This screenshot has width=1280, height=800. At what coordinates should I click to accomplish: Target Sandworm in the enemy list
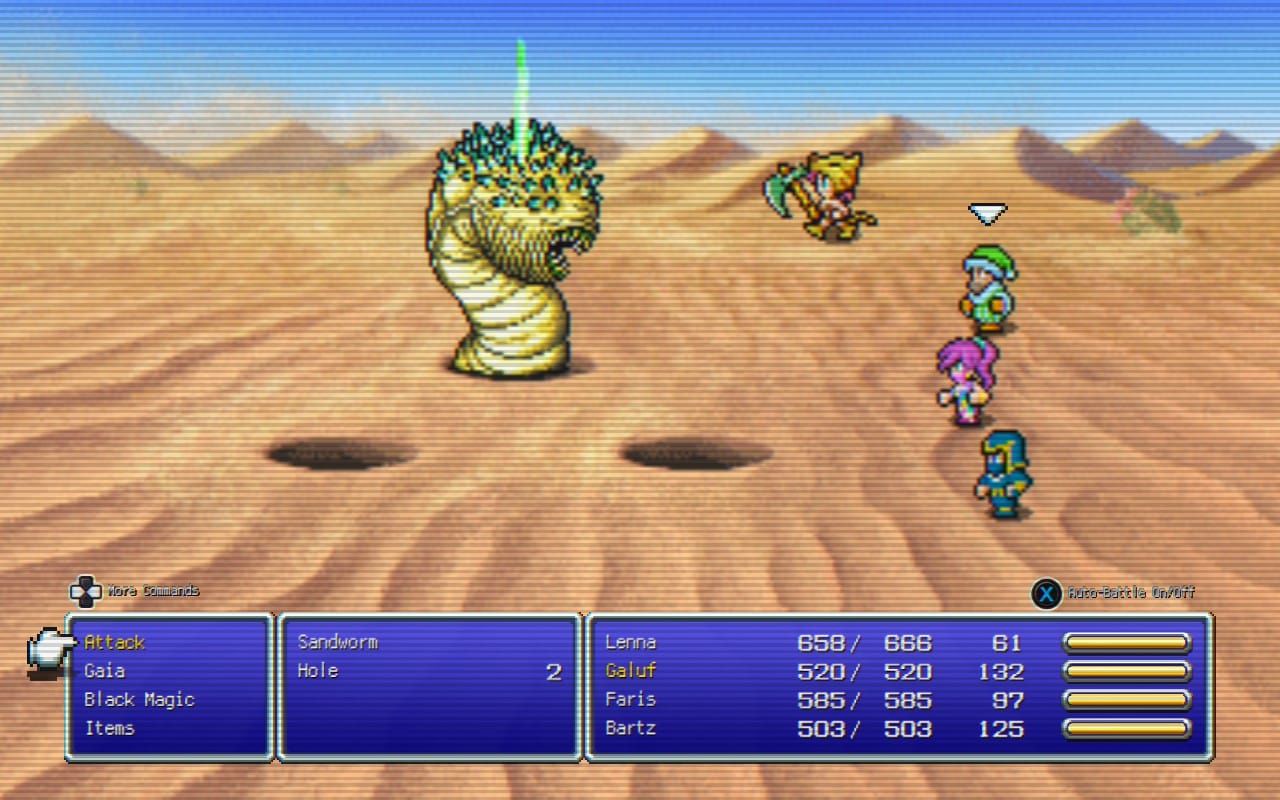[338, 642]
